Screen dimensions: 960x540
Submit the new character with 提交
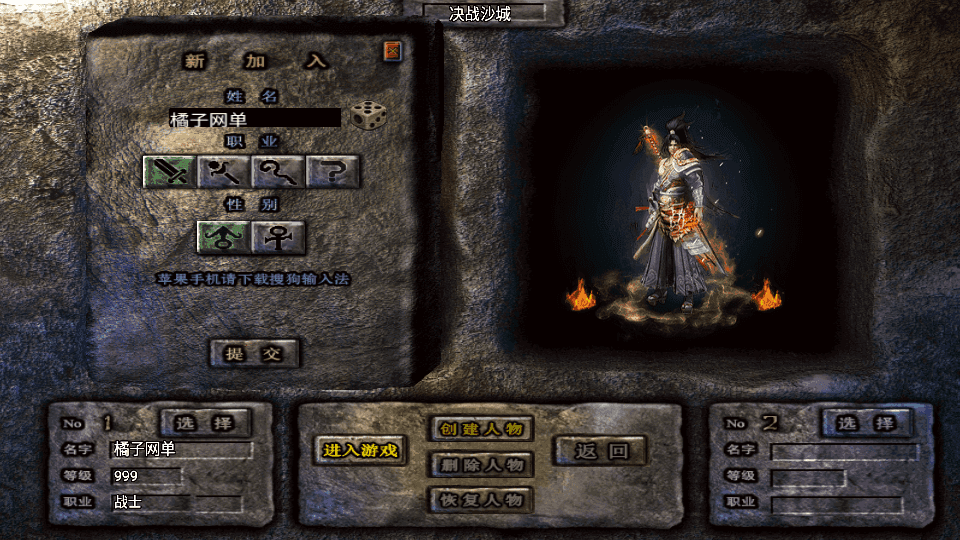tap(254, 353)
